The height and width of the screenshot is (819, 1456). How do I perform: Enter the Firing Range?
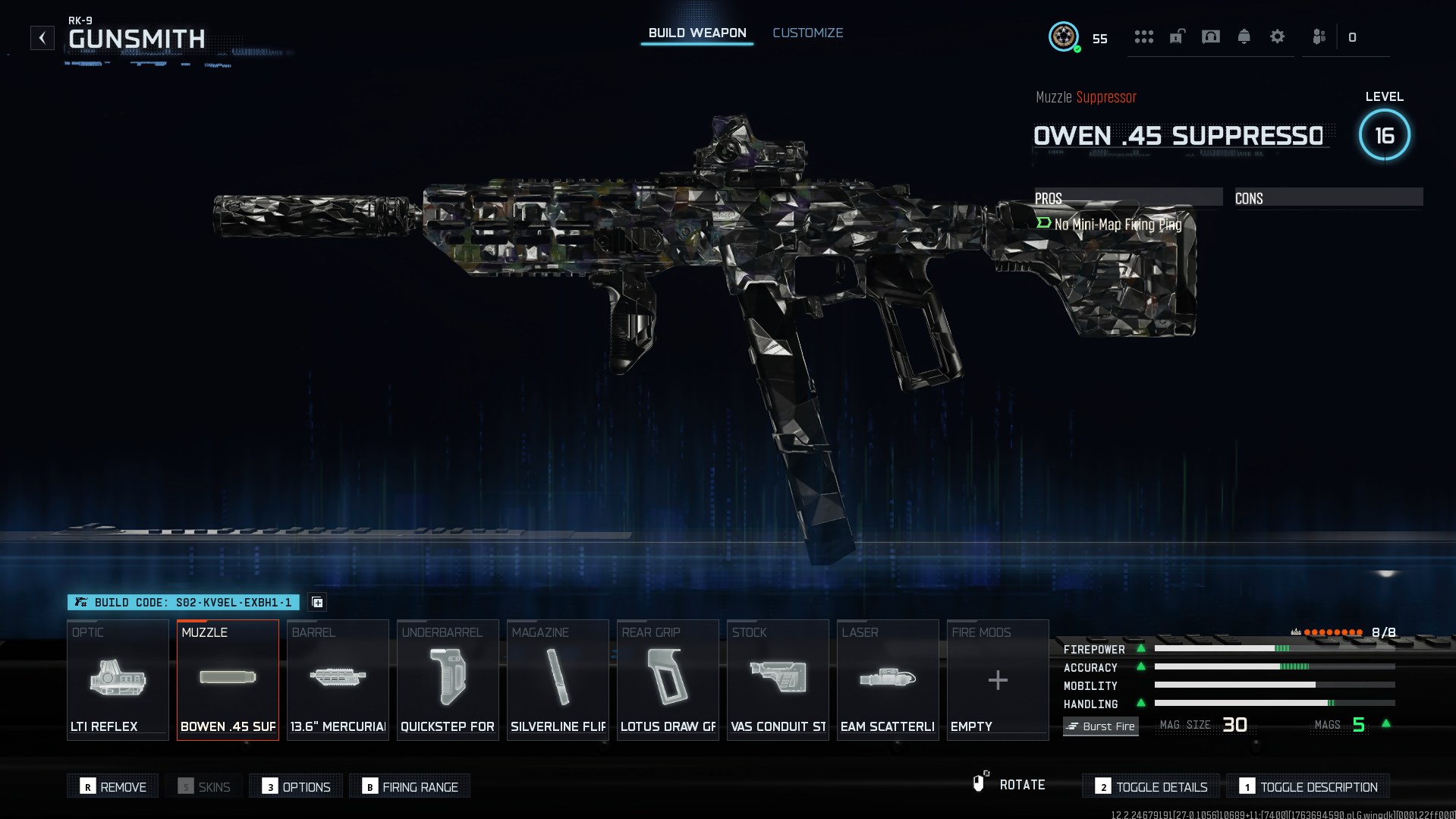coord(410,786)
